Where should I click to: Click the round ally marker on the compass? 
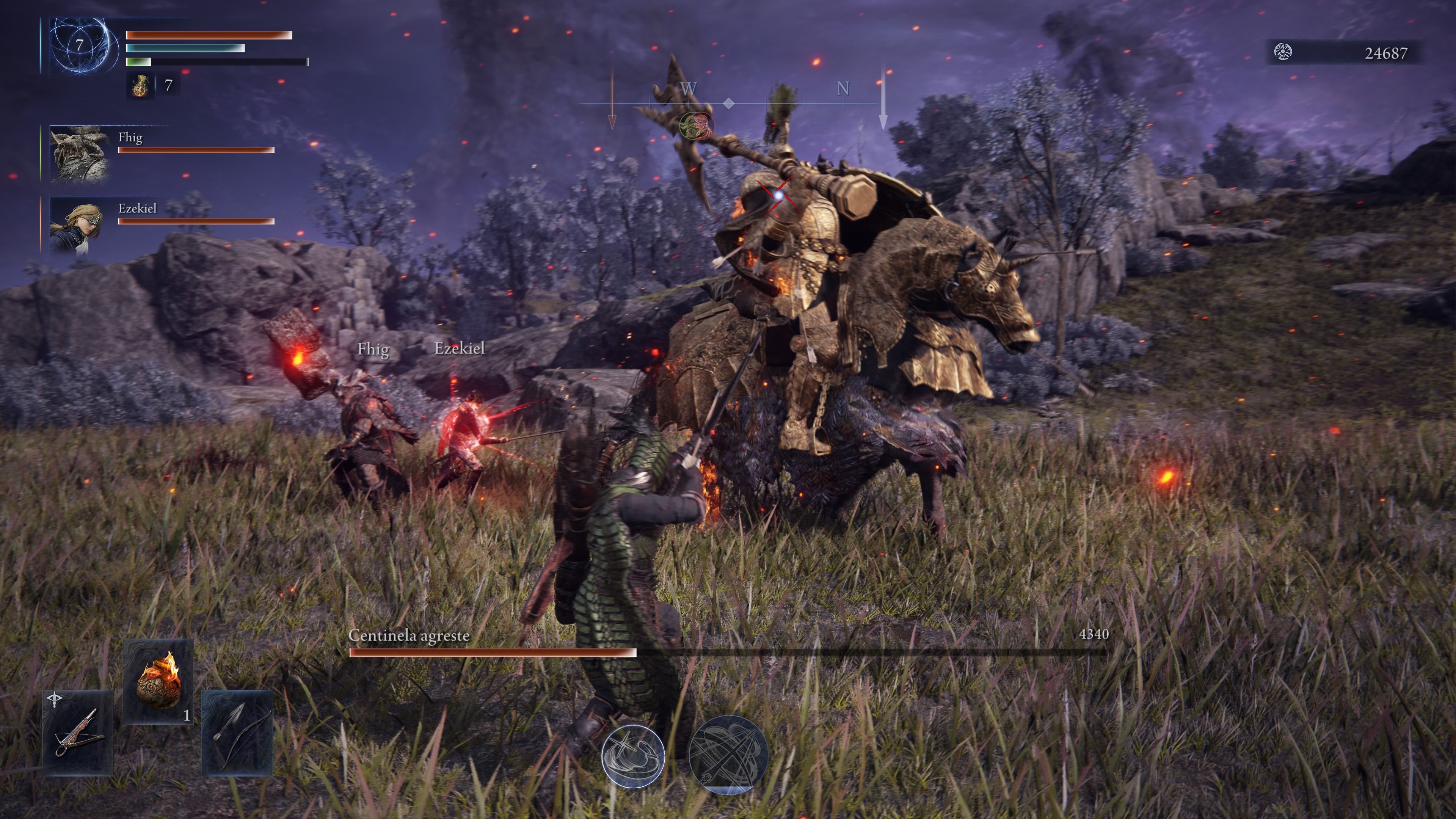(x=697, y=125)
